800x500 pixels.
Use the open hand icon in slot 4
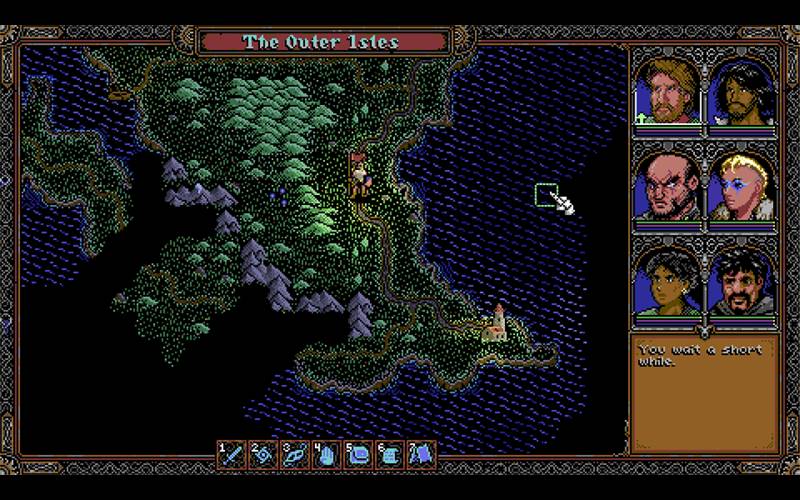tap(325, 456)
